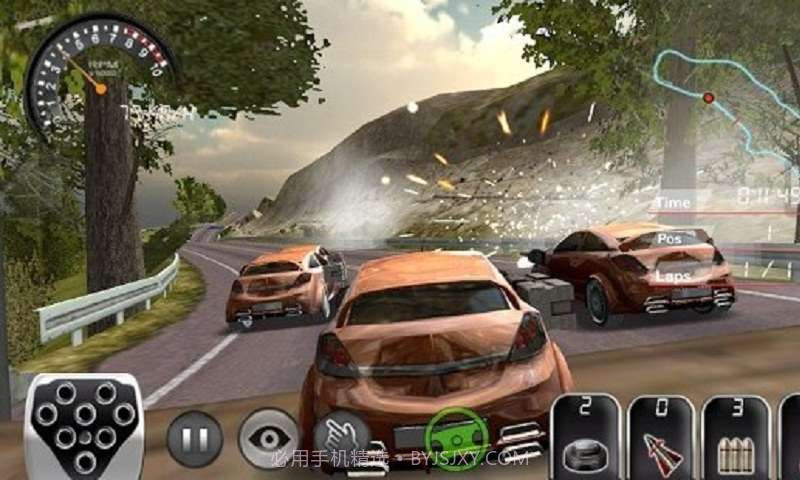
Task: Deploy the landmine weapon
Action: click(587, 438)
